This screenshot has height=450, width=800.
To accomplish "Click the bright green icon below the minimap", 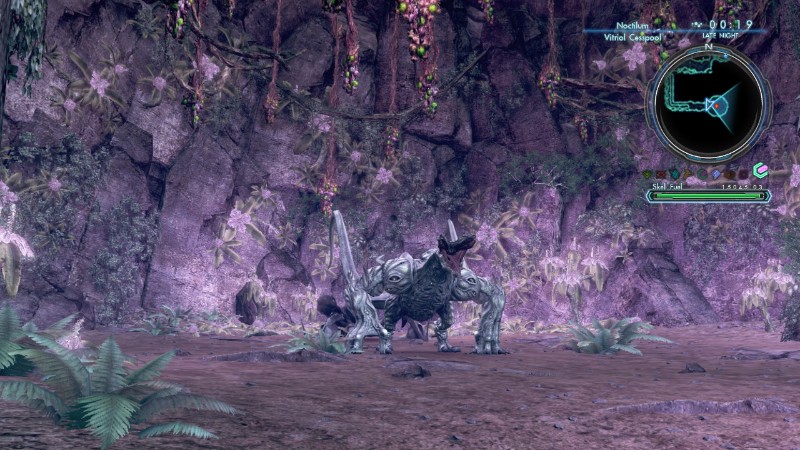I will point(760,171).
